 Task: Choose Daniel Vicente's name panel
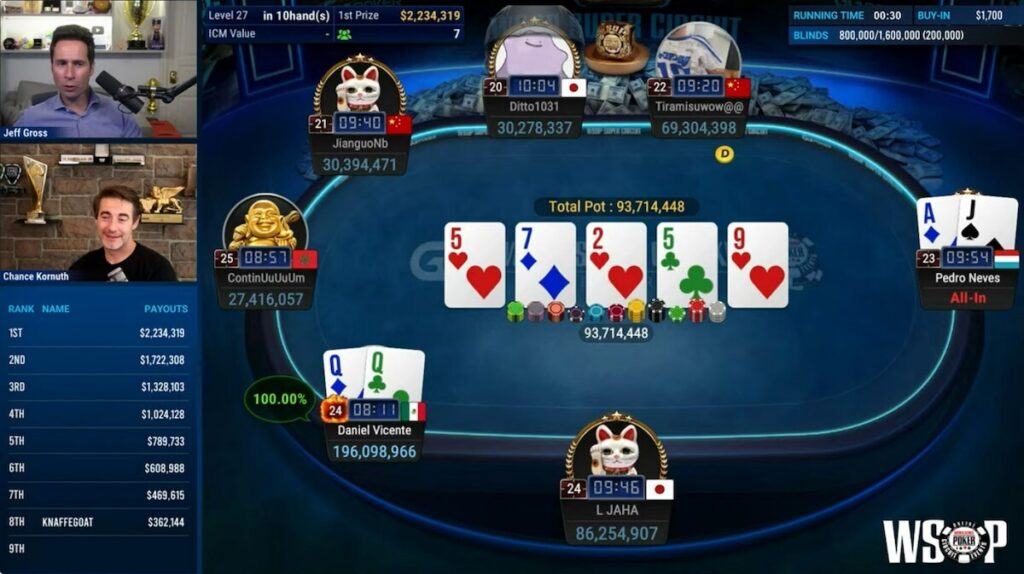tap(374, 430)
